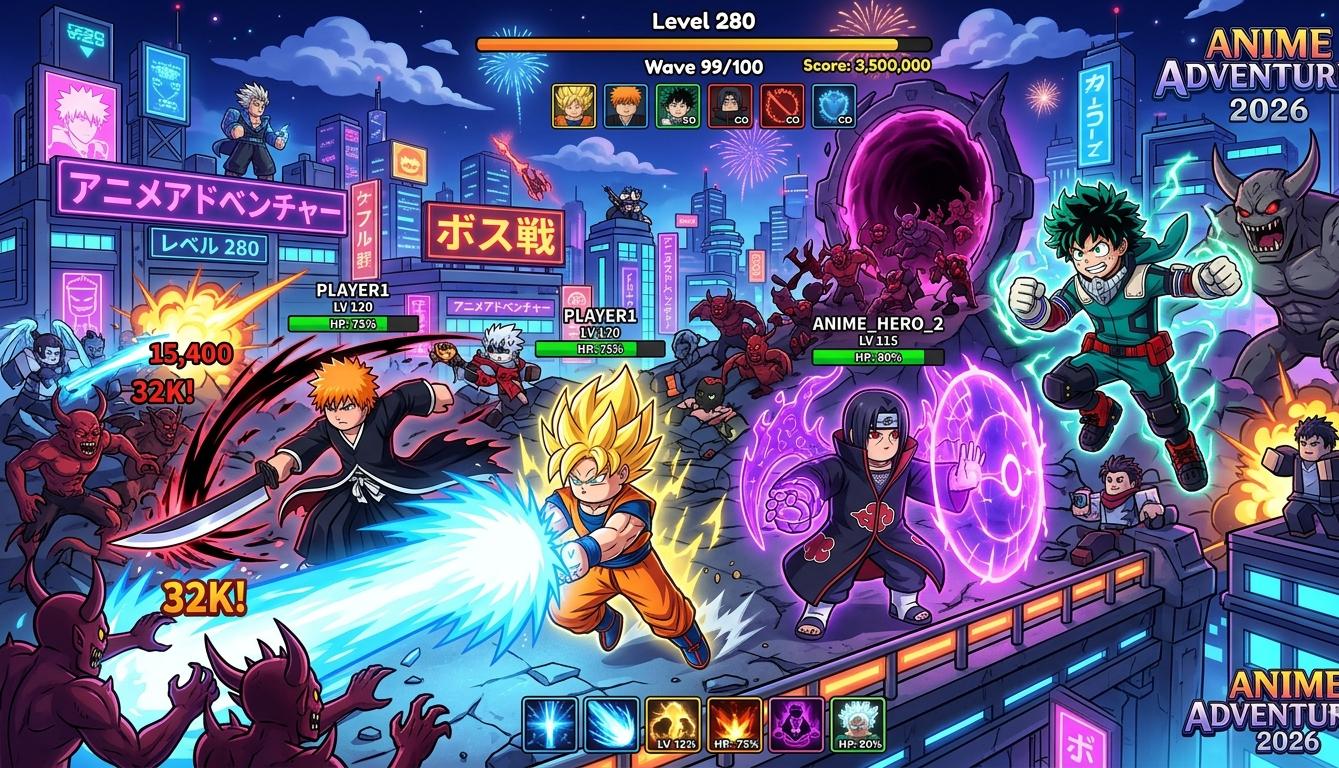Screen dimensions: 1339x768
Task: Activate the fiery explosion ability
Action: [x=734, y=724]
